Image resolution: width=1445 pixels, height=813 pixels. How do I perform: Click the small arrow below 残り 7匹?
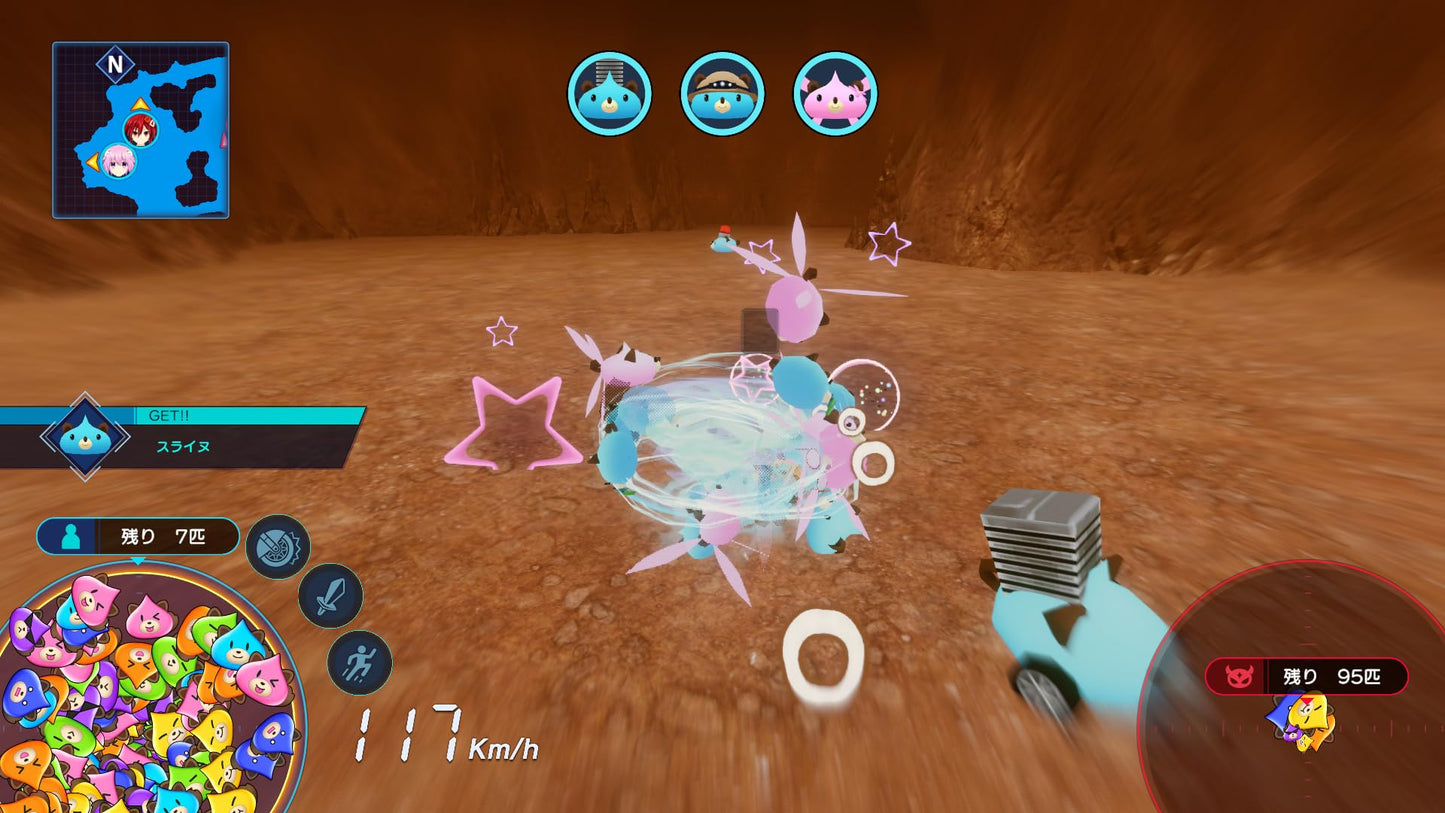[138, 561]
